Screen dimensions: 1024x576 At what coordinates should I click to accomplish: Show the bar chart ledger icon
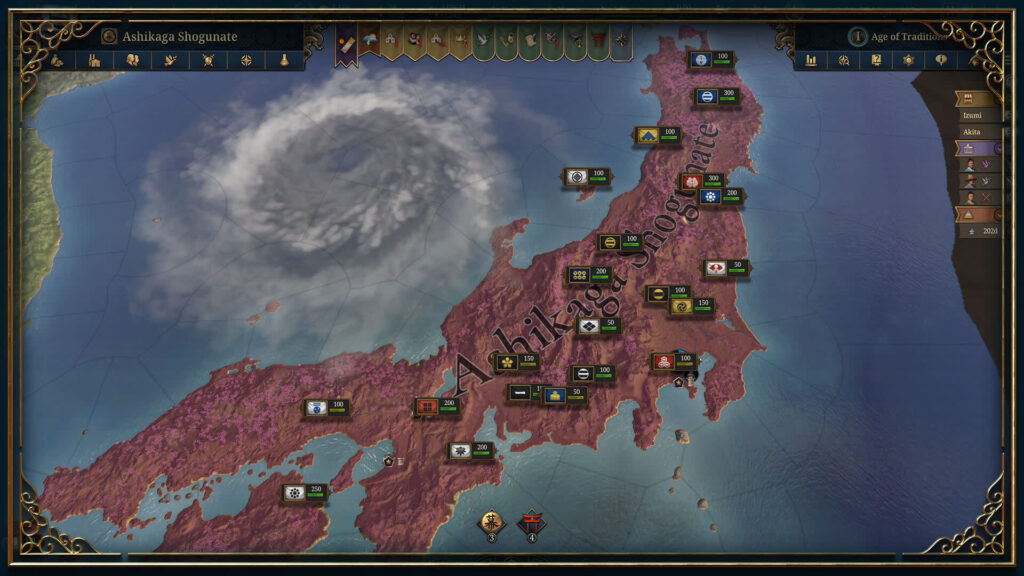click(x=812, y=60)
